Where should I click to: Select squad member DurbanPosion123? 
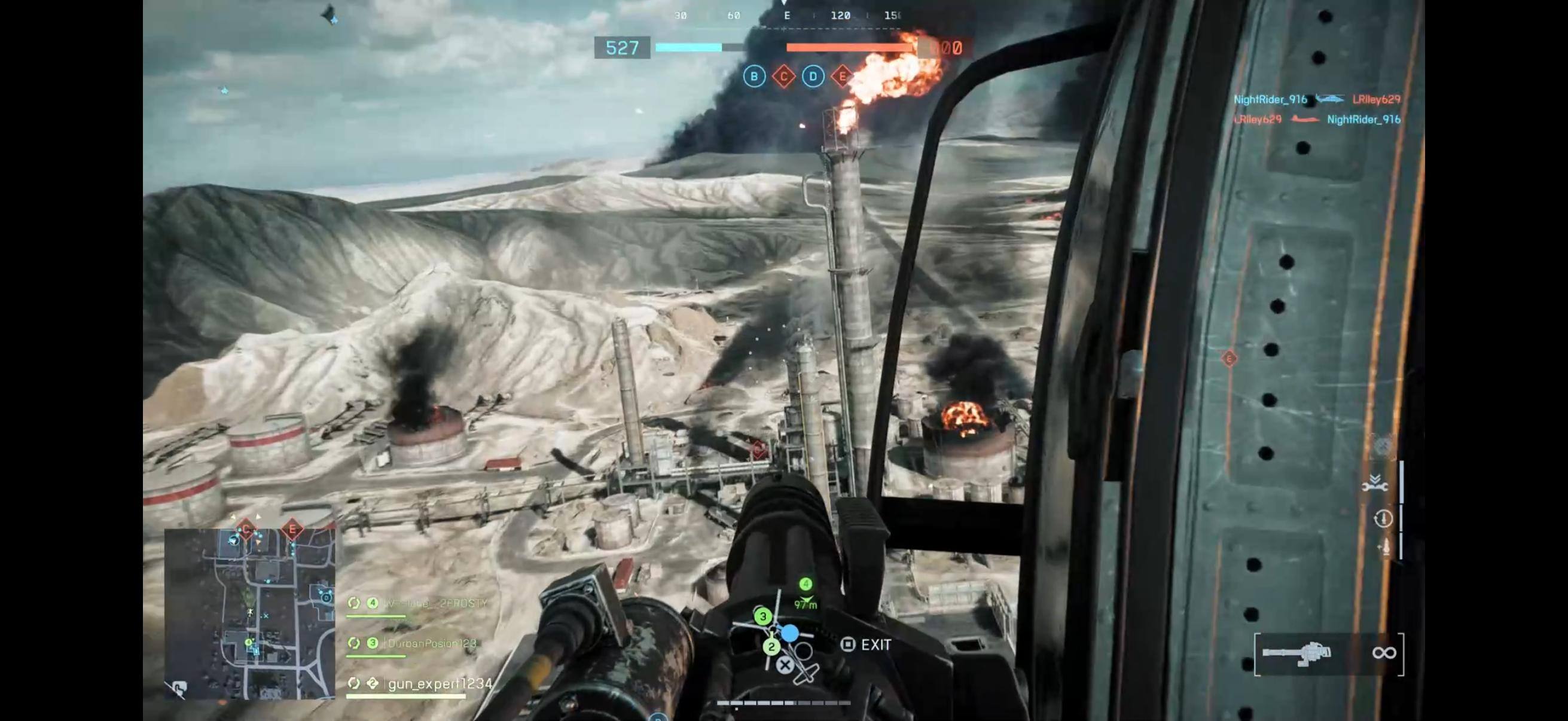(x=432, y=643)
